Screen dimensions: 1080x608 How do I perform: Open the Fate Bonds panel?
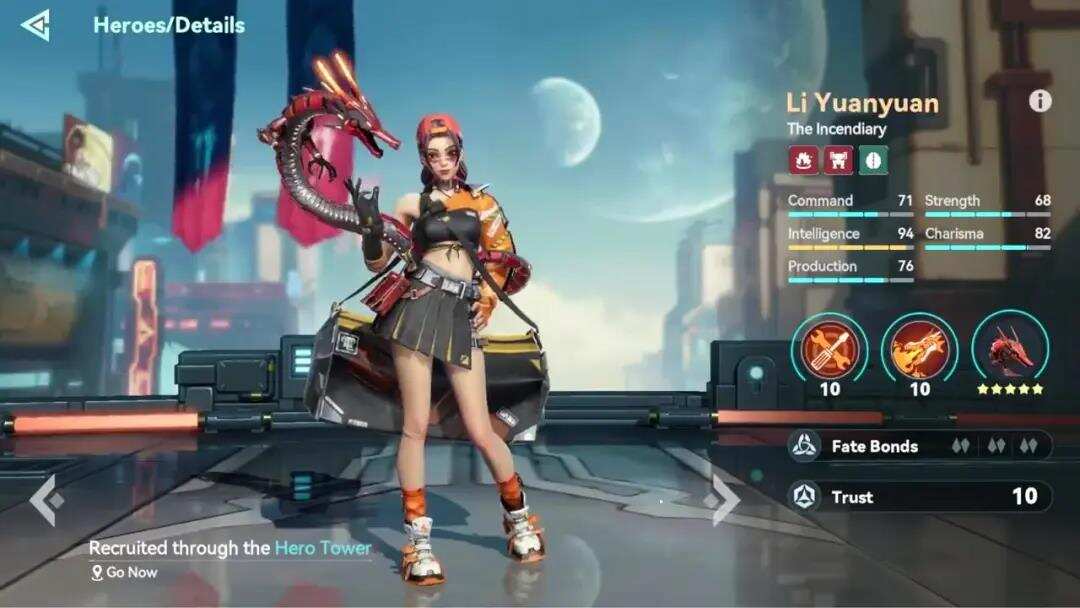(x=919, y=446)
